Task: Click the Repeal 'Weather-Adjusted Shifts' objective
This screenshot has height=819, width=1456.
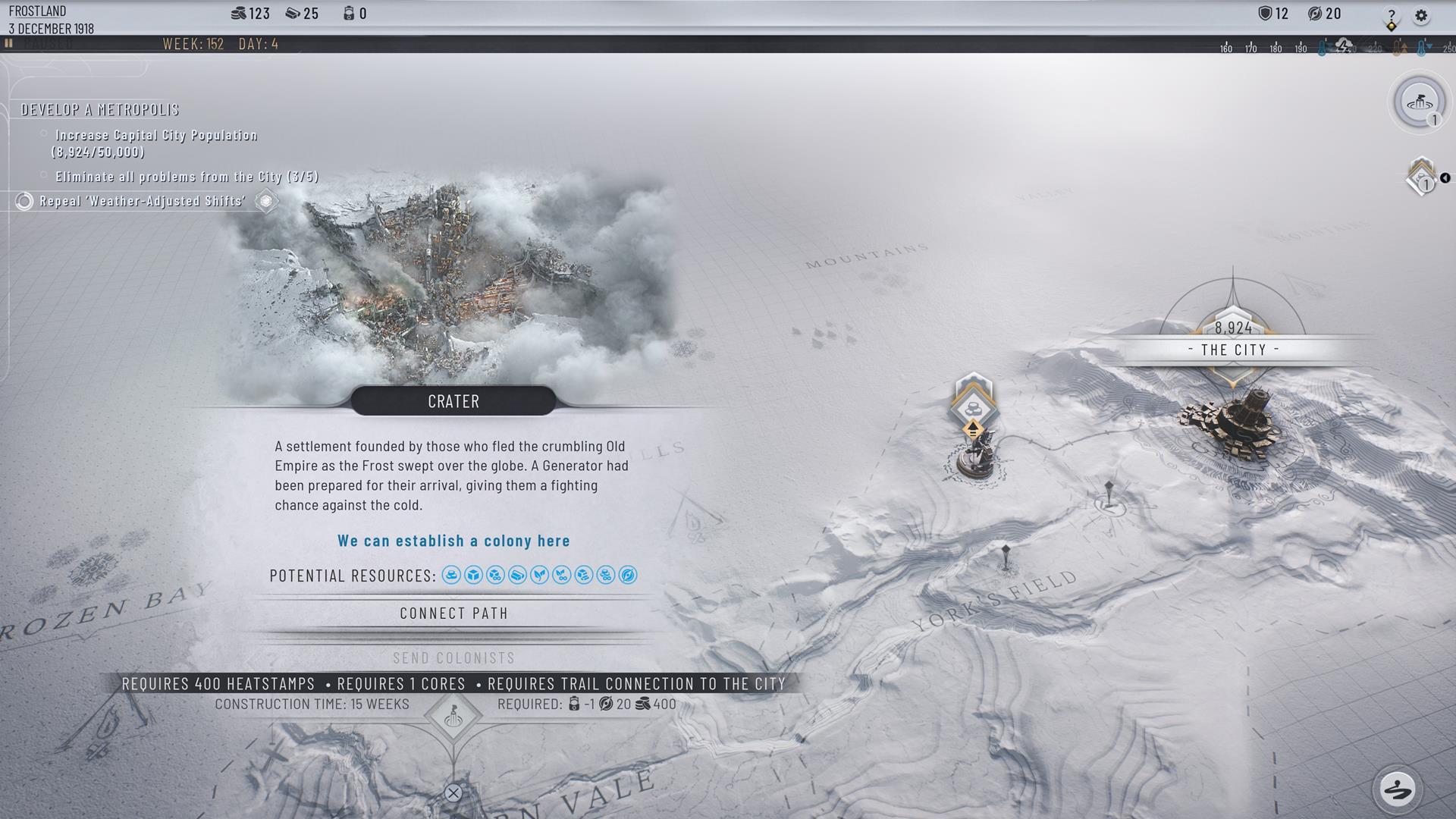Action: 143,201
